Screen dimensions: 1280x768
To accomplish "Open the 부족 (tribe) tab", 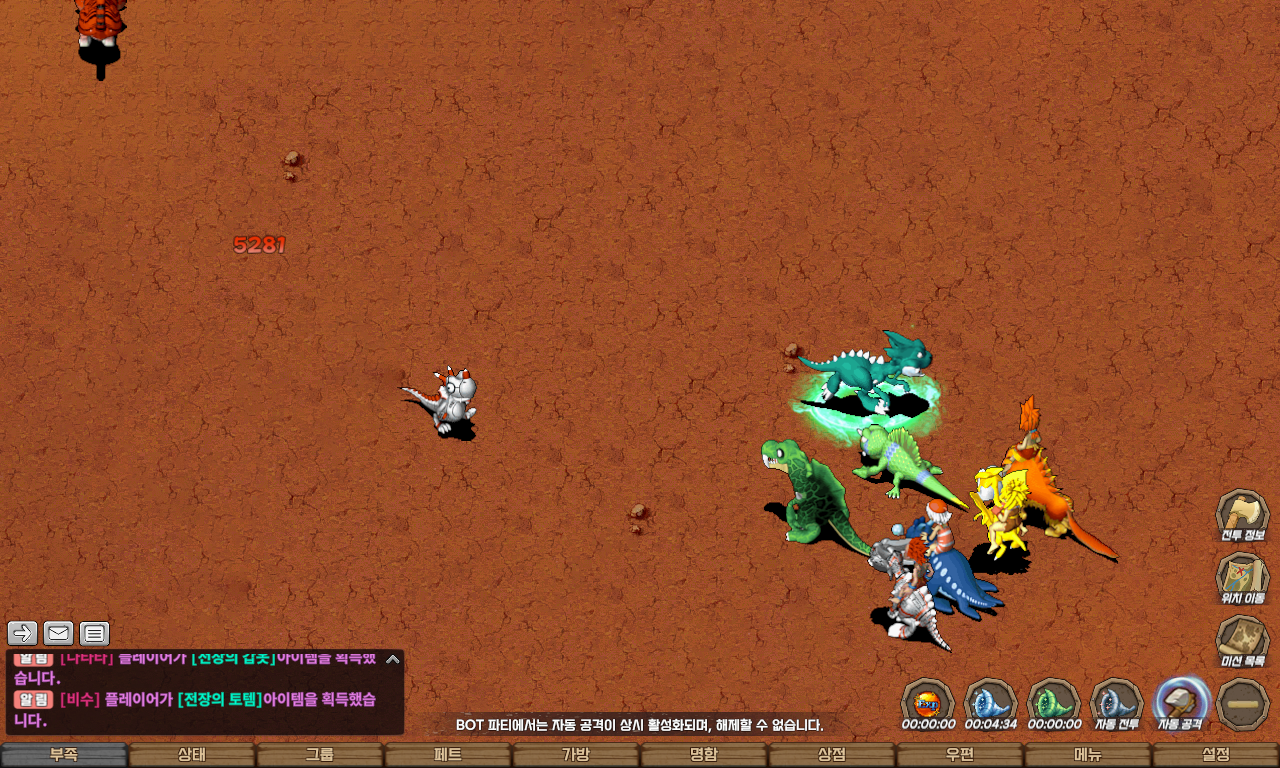I will click(64, 755).
